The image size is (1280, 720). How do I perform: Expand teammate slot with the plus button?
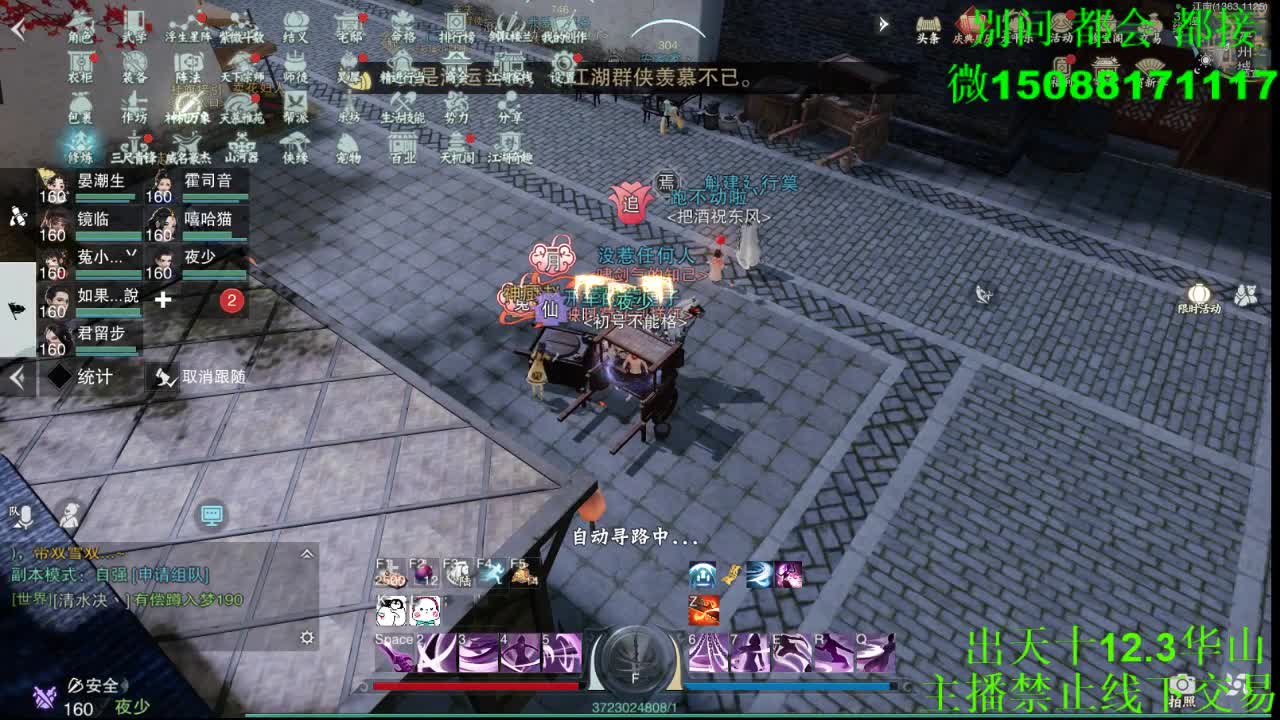click(163, 298)
